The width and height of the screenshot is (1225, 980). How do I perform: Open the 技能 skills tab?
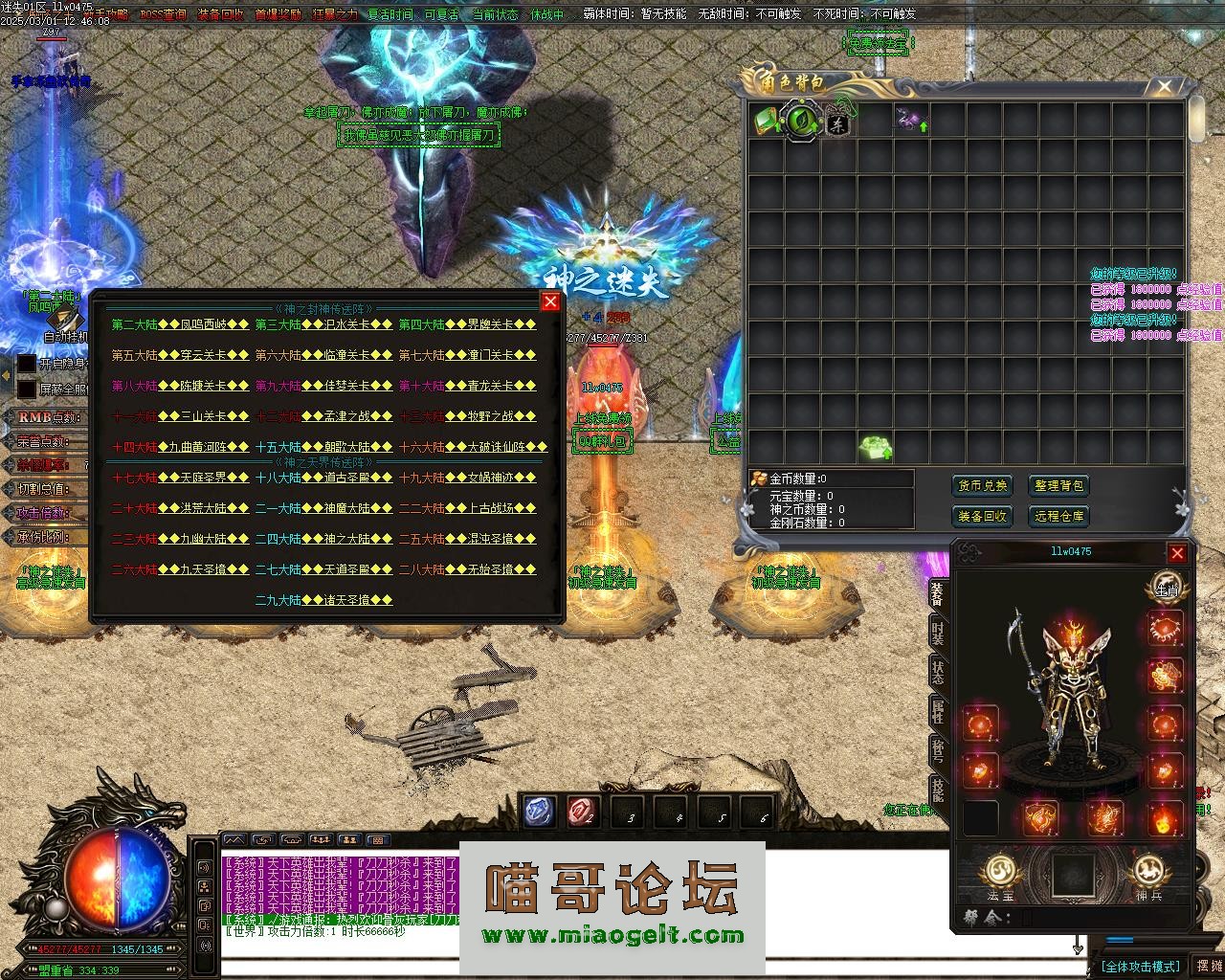coord(938,790)
